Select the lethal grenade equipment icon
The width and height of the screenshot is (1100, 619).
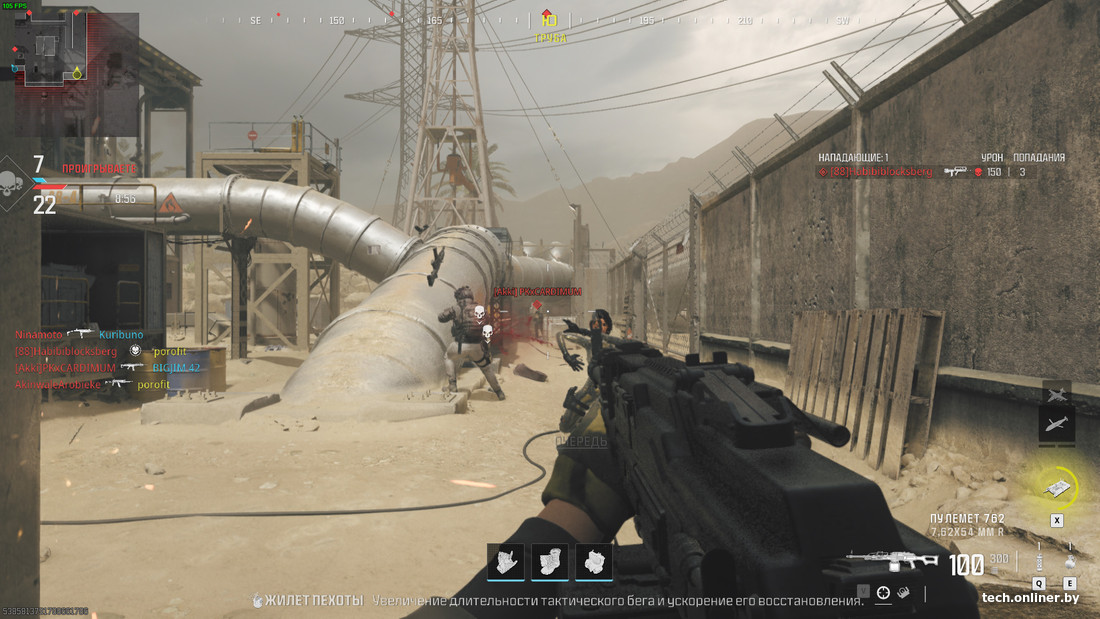[1070, 560]
